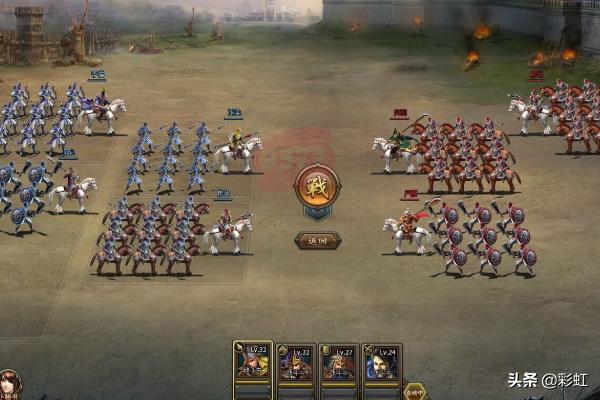Toggle the hexagonal auto-battle button
Viewport: 600px width, 400px height.
pos(415,390)
